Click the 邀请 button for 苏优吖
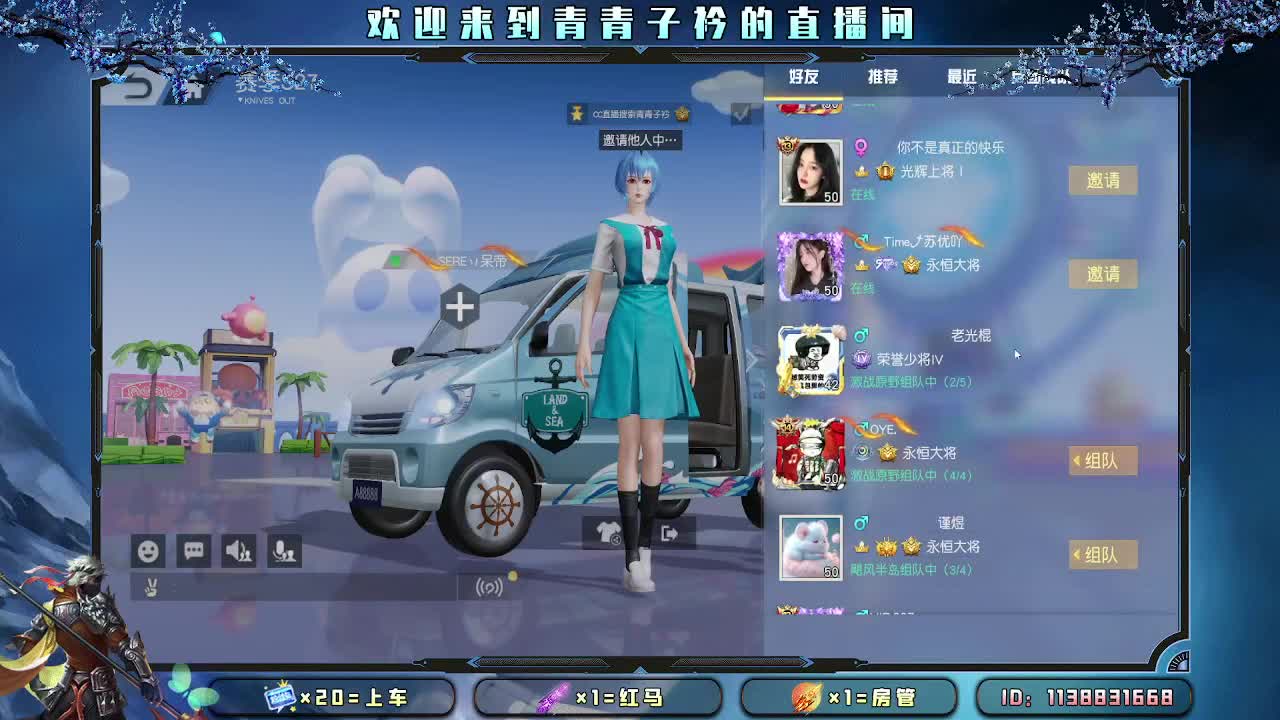This screenshot has height=720, width=1280. point(1103,275)
